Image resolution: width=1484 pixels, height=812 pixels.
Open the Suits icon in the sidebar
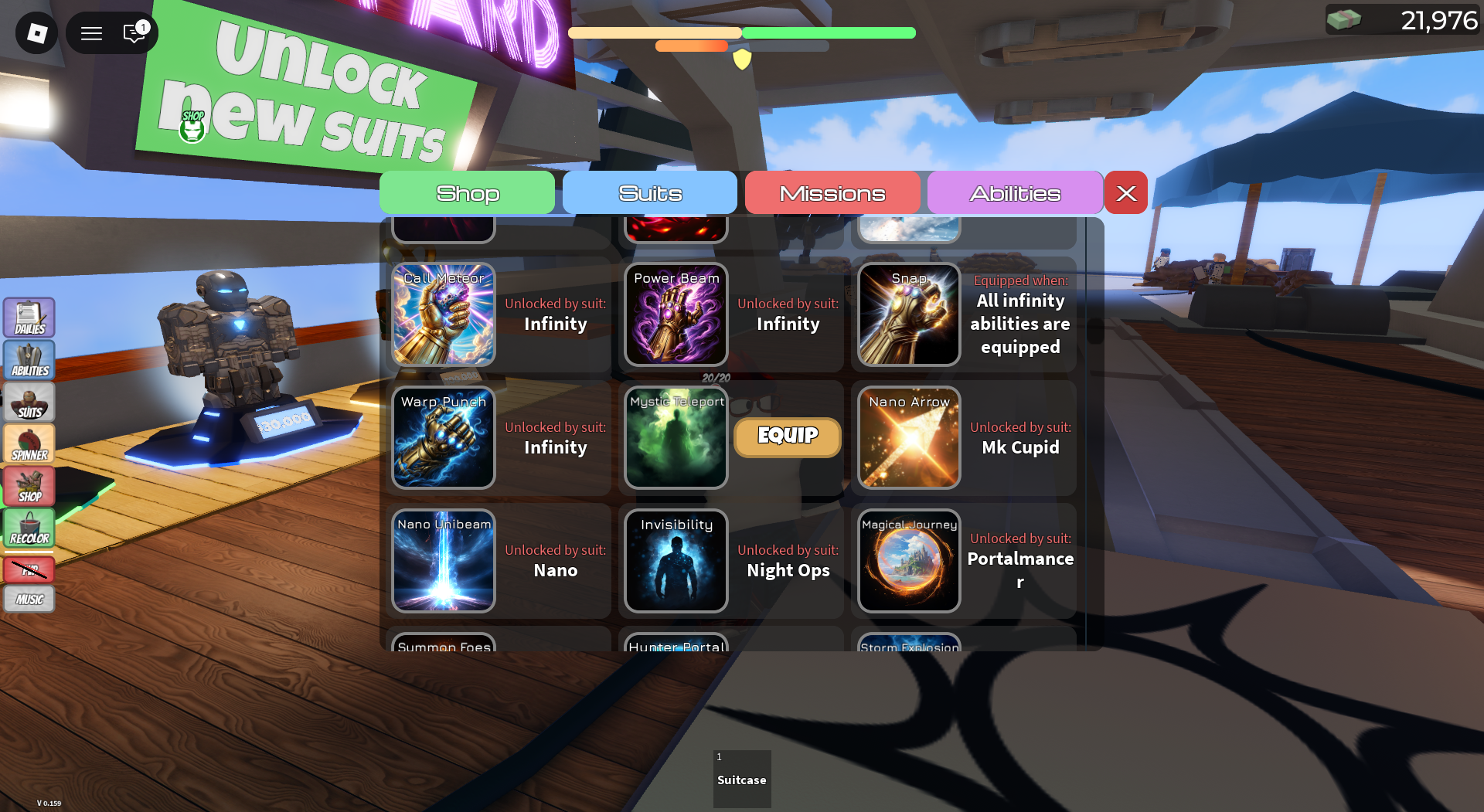[x=29, y=402]
